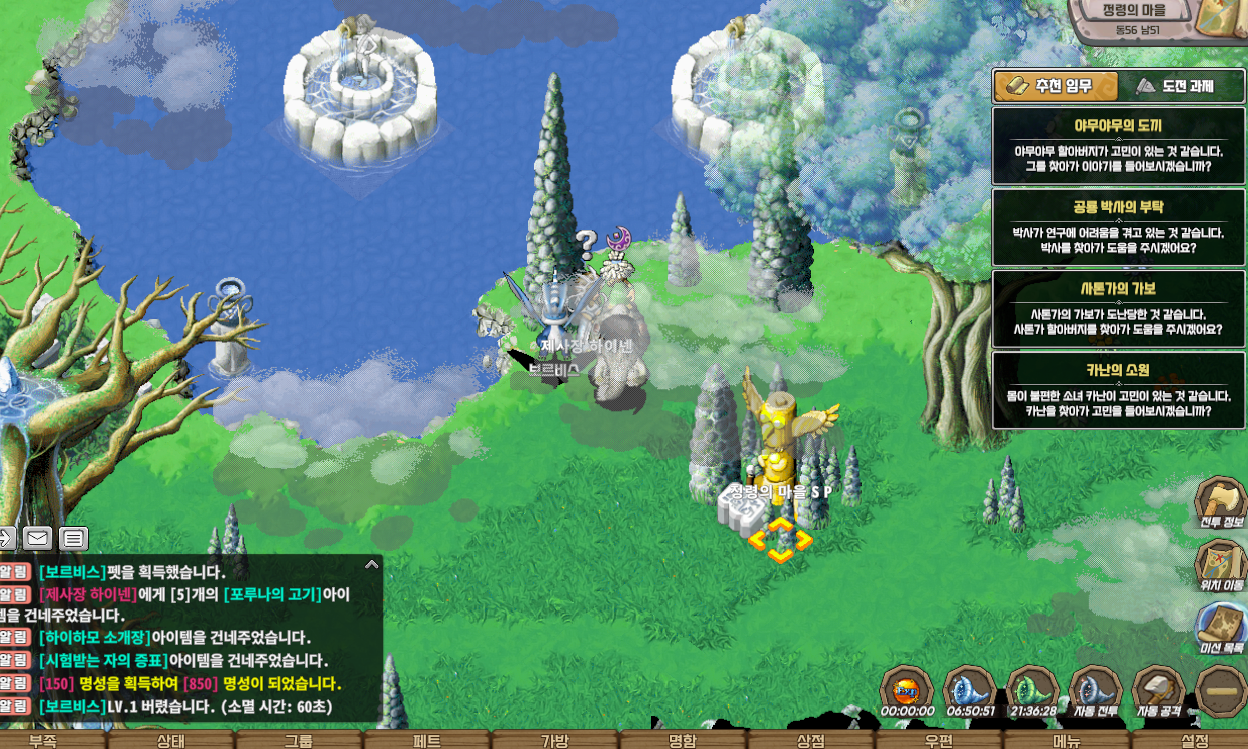Image resolution: width=1248 pixels, height=749 pixels.
Task: Open the 설정 settings menu
Action: (1195, 741)
